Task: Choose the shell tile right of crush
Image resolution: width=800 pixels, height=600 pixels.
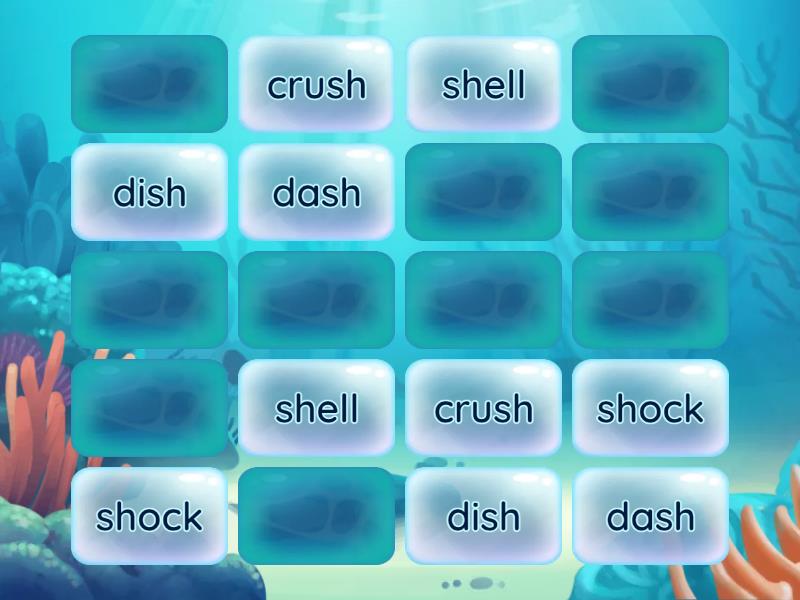Action: [484, 85]
